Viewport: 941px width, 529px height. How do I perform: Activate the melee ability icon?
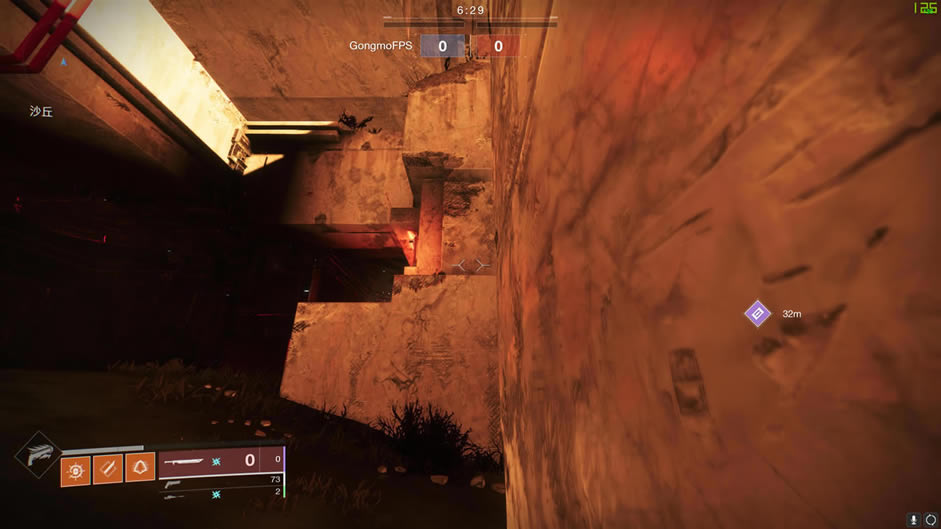[108, 468]
